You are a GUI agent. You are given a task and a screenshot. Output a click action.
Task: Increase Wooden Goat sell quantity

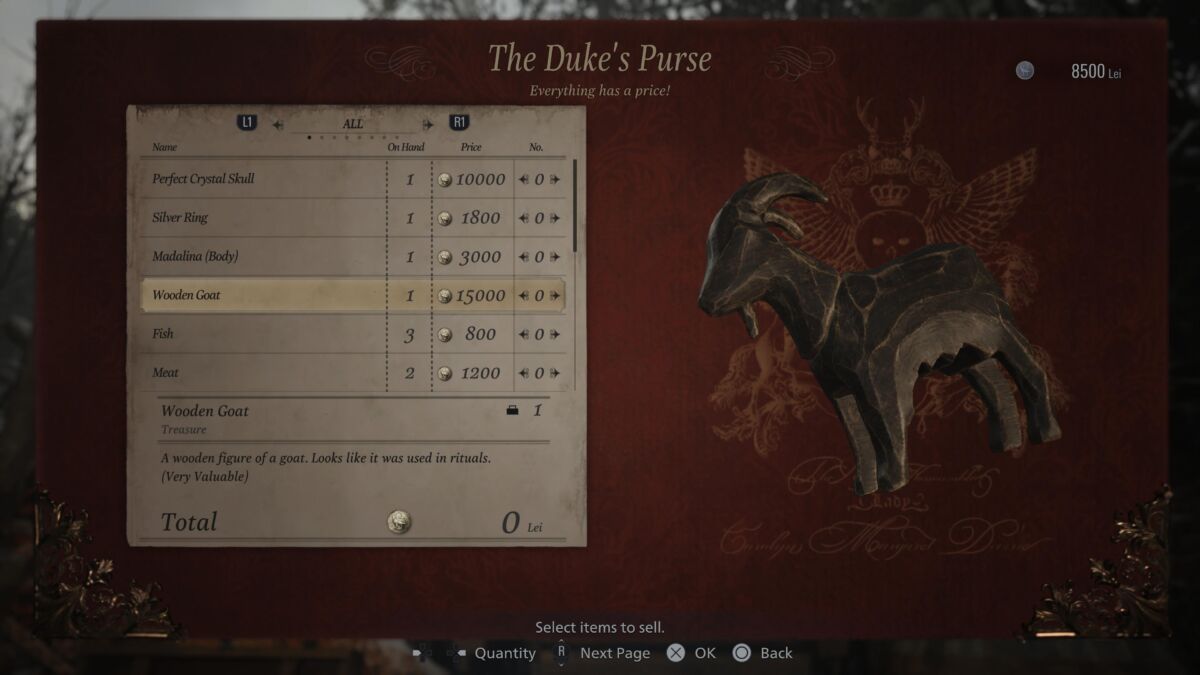tap(555, 296)
